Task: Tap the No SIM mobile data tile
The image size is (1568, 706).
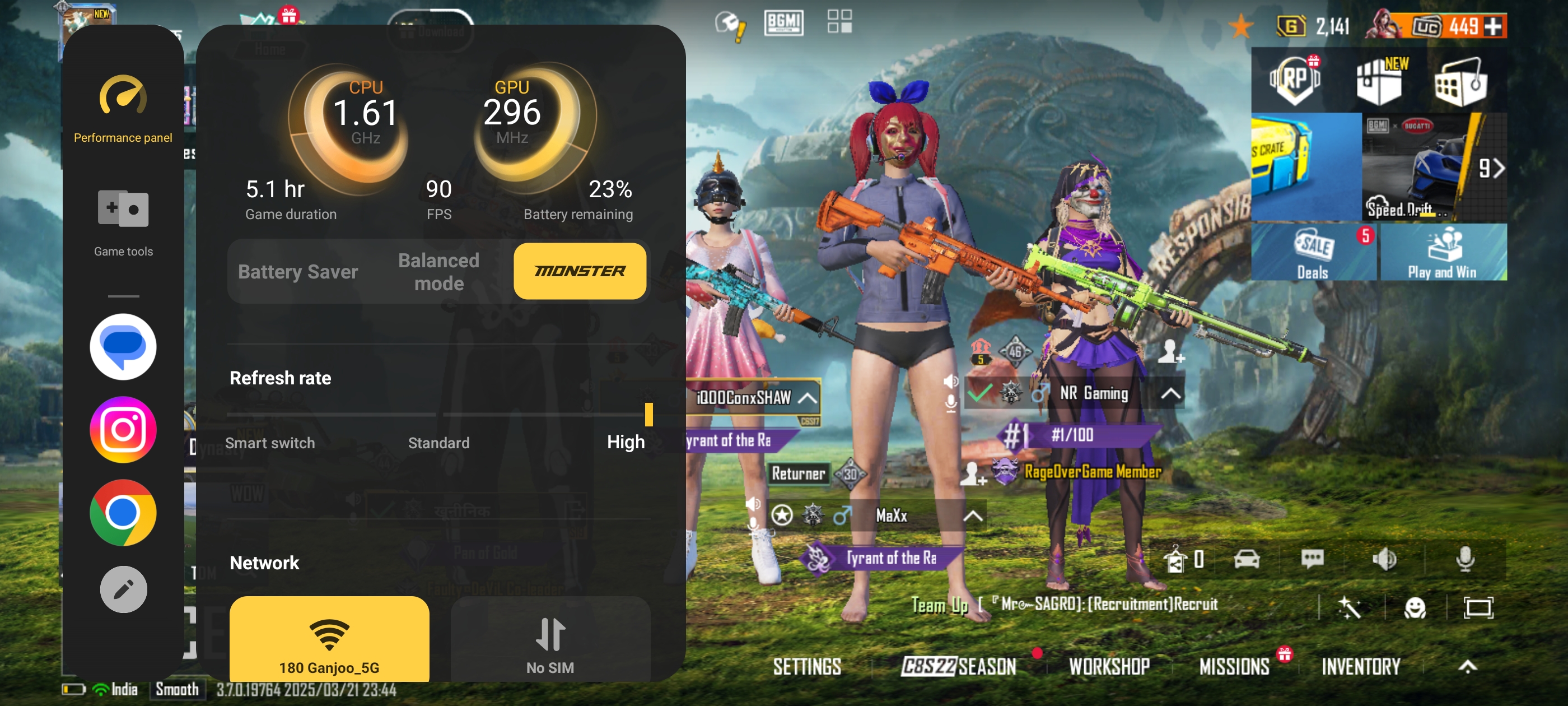Action: (x=550, y=640)
